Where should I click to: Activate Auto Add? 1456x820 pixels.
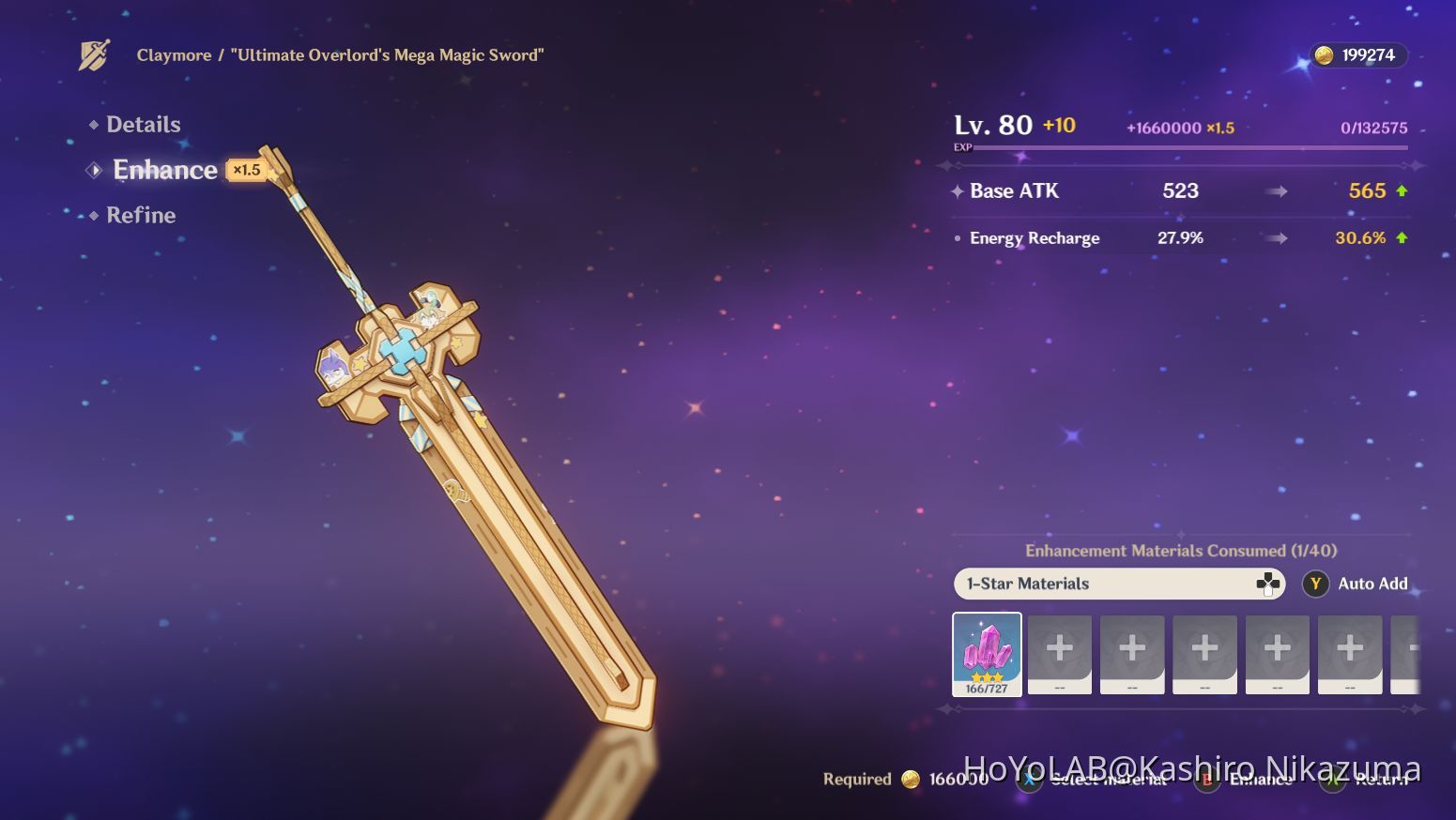coord(1371,584)
